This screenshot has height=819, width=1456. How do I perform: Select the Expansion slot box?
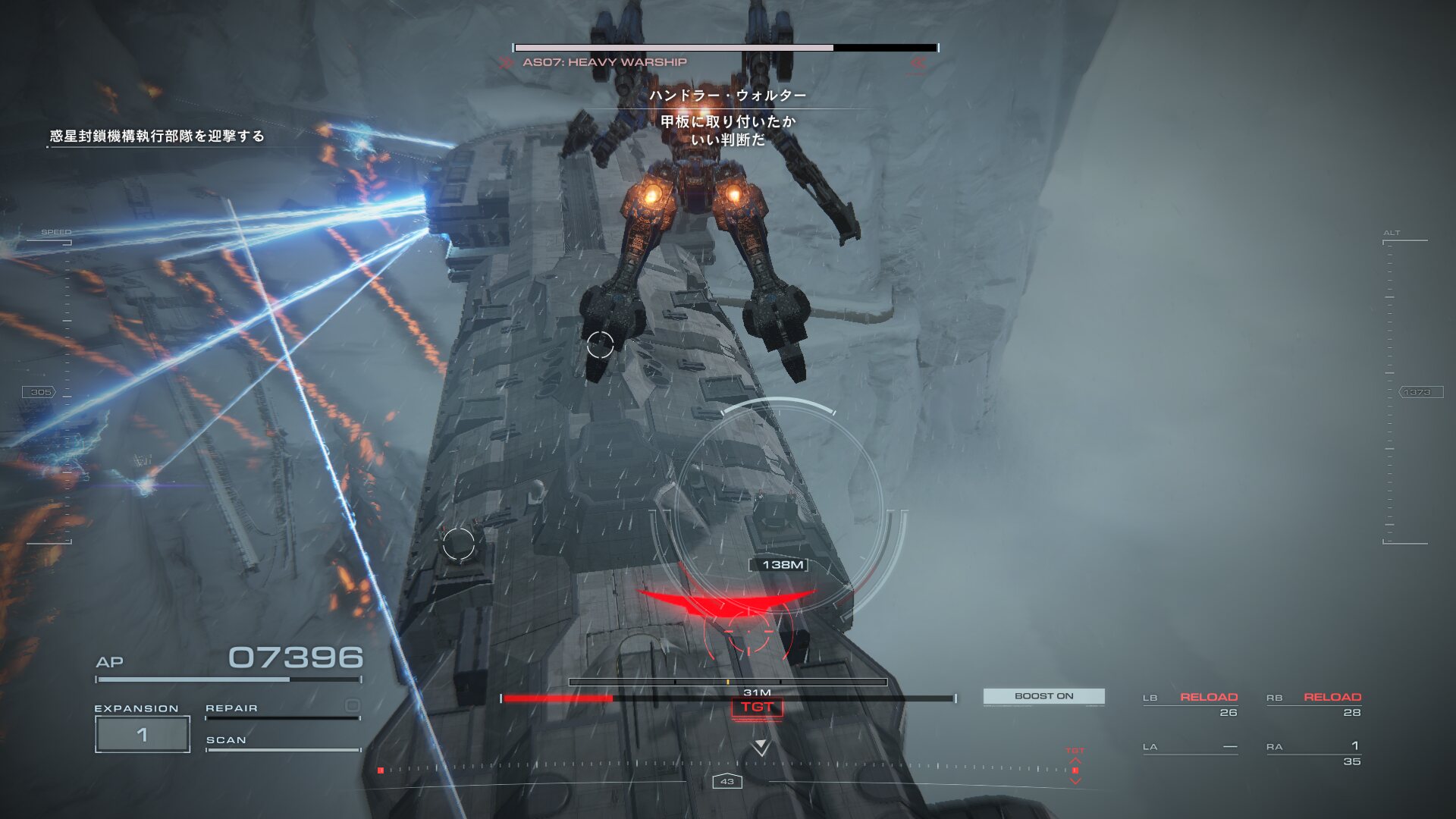(143, 734)
